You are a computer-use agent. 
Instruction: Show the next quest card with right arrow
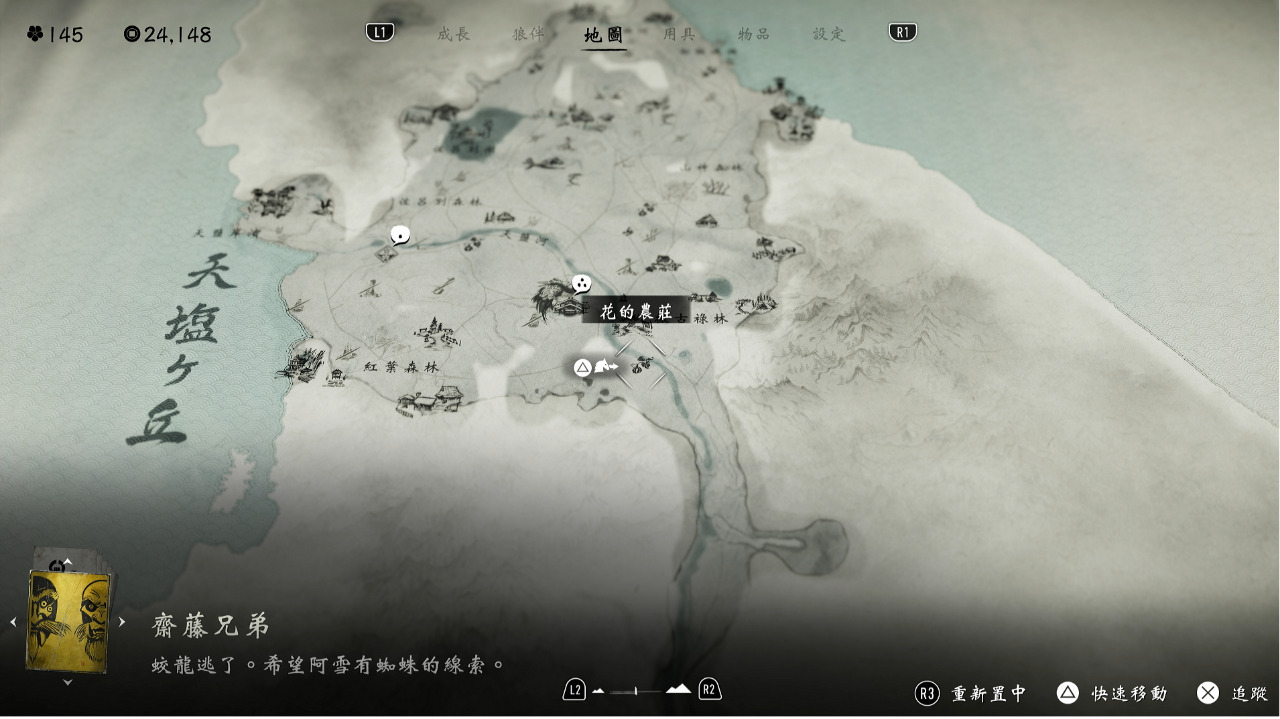[x=122, y=622]
